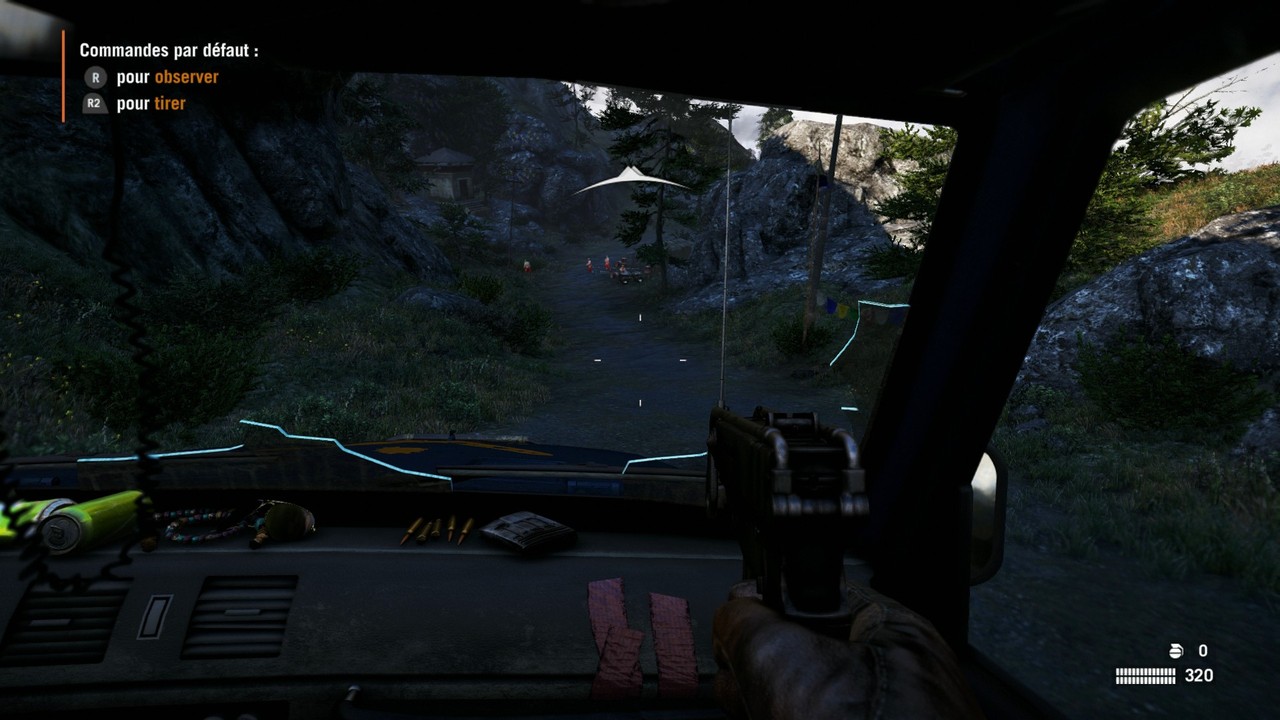Select the grenade icon above the ammo counter
Screen dimensions: 1280x720
click(x=1176, y=651)
